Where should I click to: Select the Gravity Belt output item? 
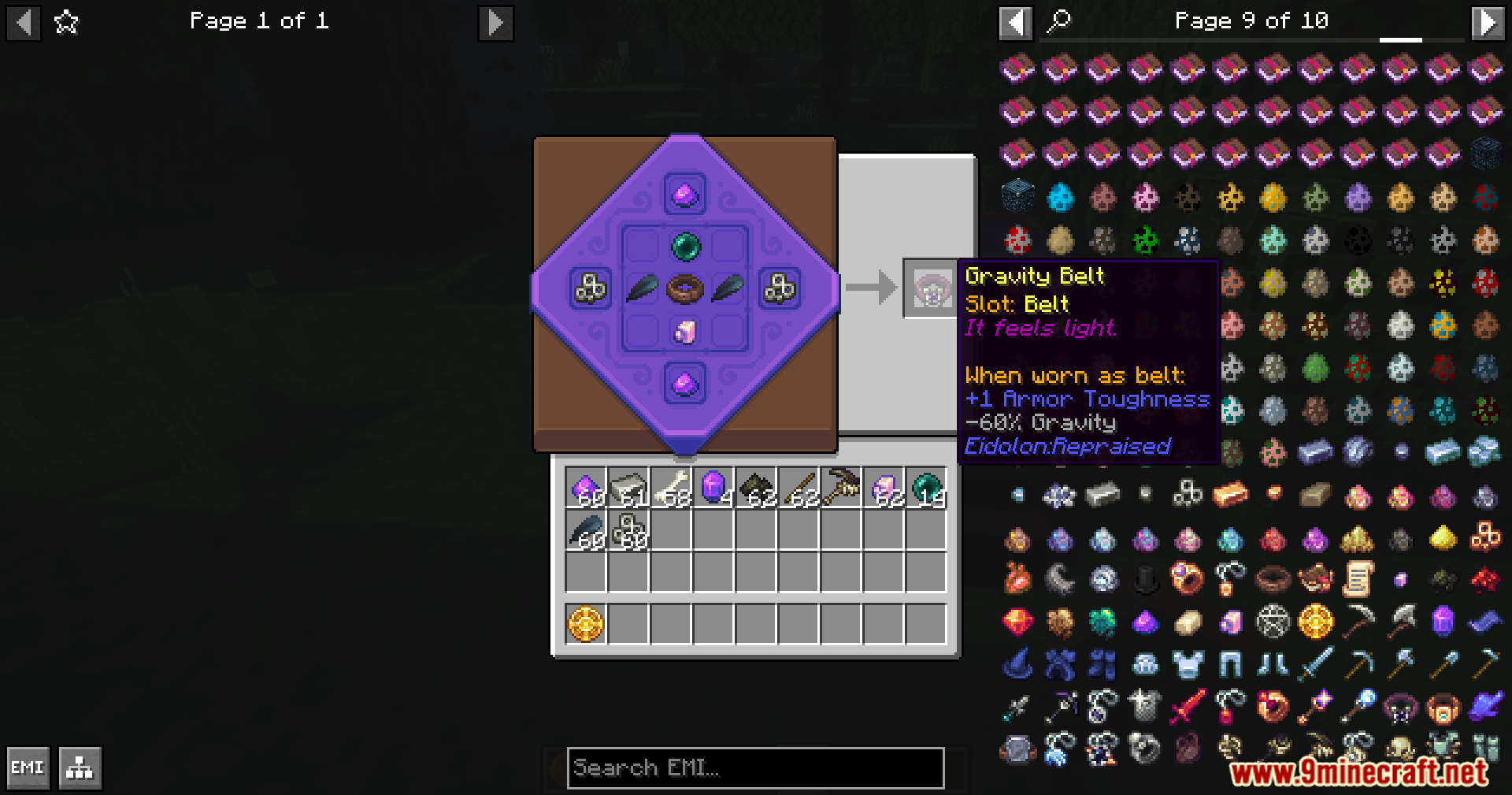(x=930, y=287)
